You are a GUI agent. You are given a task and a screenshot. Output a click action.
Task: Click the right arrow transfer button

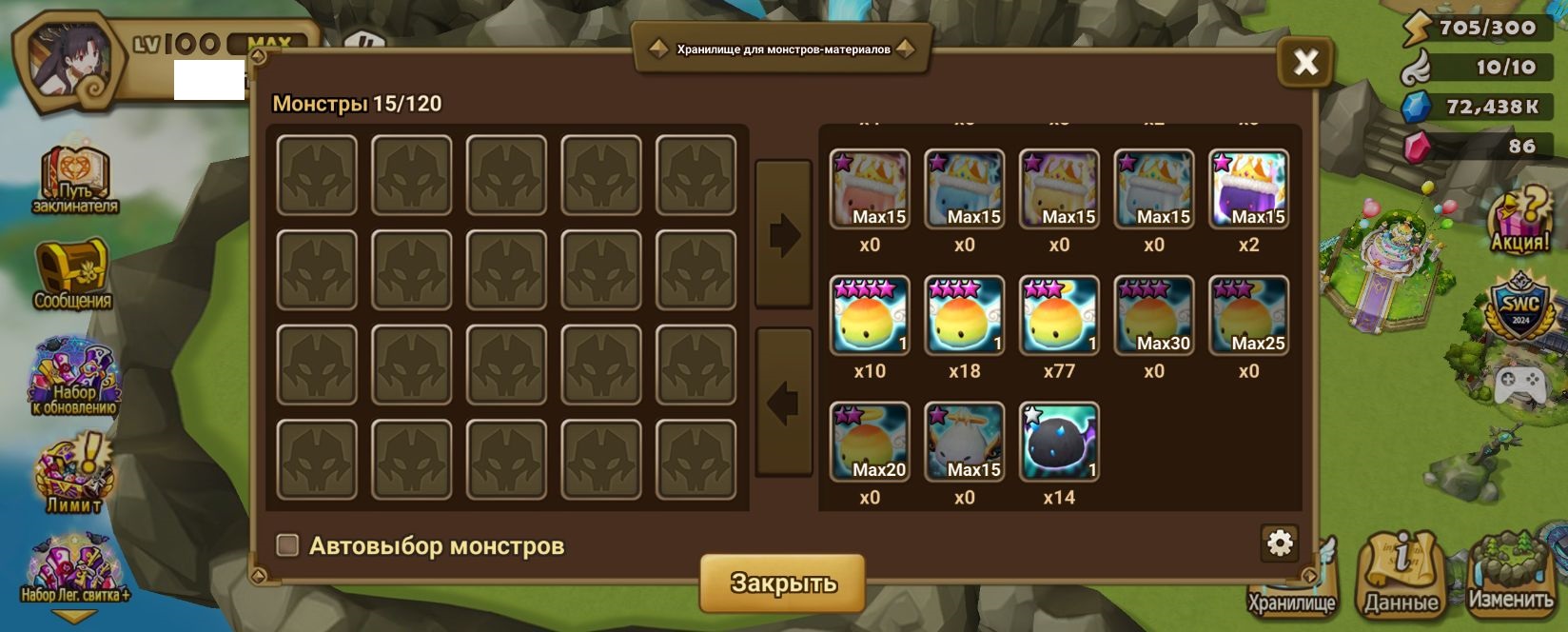tap(784, 234)
